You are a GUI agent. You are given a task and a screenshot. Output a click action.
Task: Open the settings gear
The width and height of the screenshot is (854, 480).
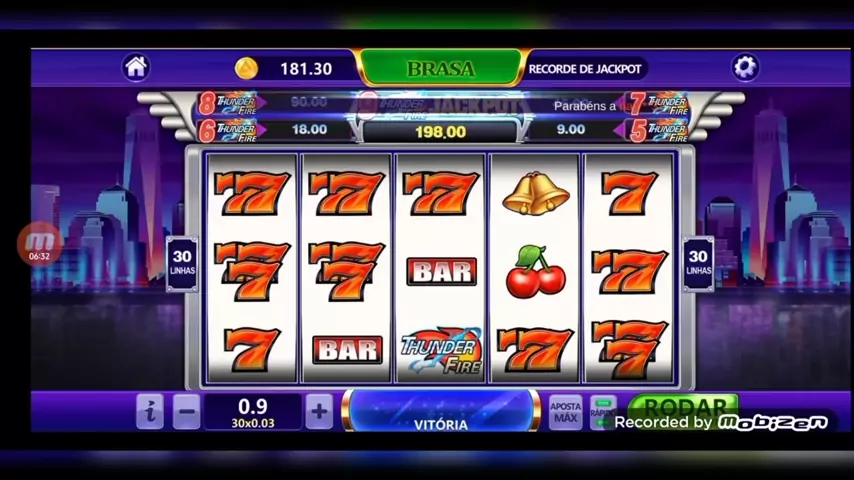pos(745,67)
